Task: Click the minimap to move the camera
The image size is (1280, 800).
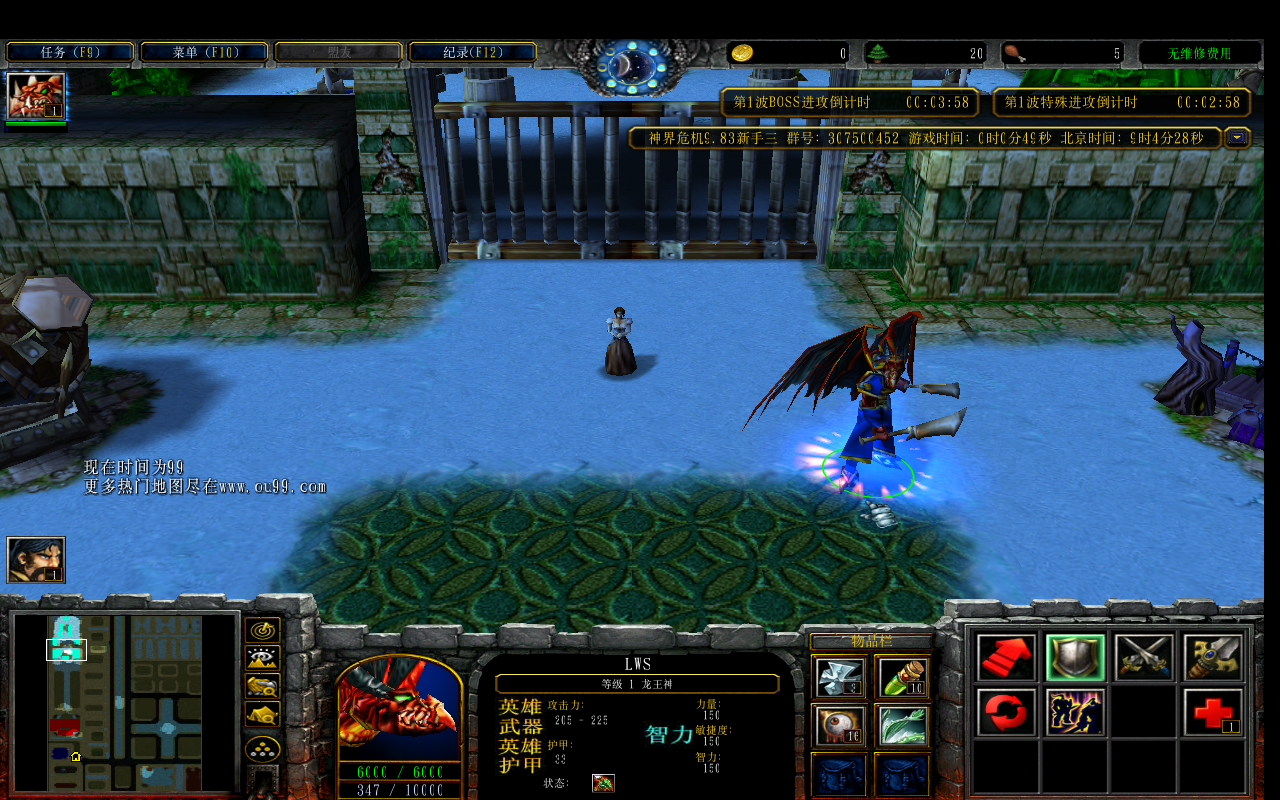Action: [125, 700]
